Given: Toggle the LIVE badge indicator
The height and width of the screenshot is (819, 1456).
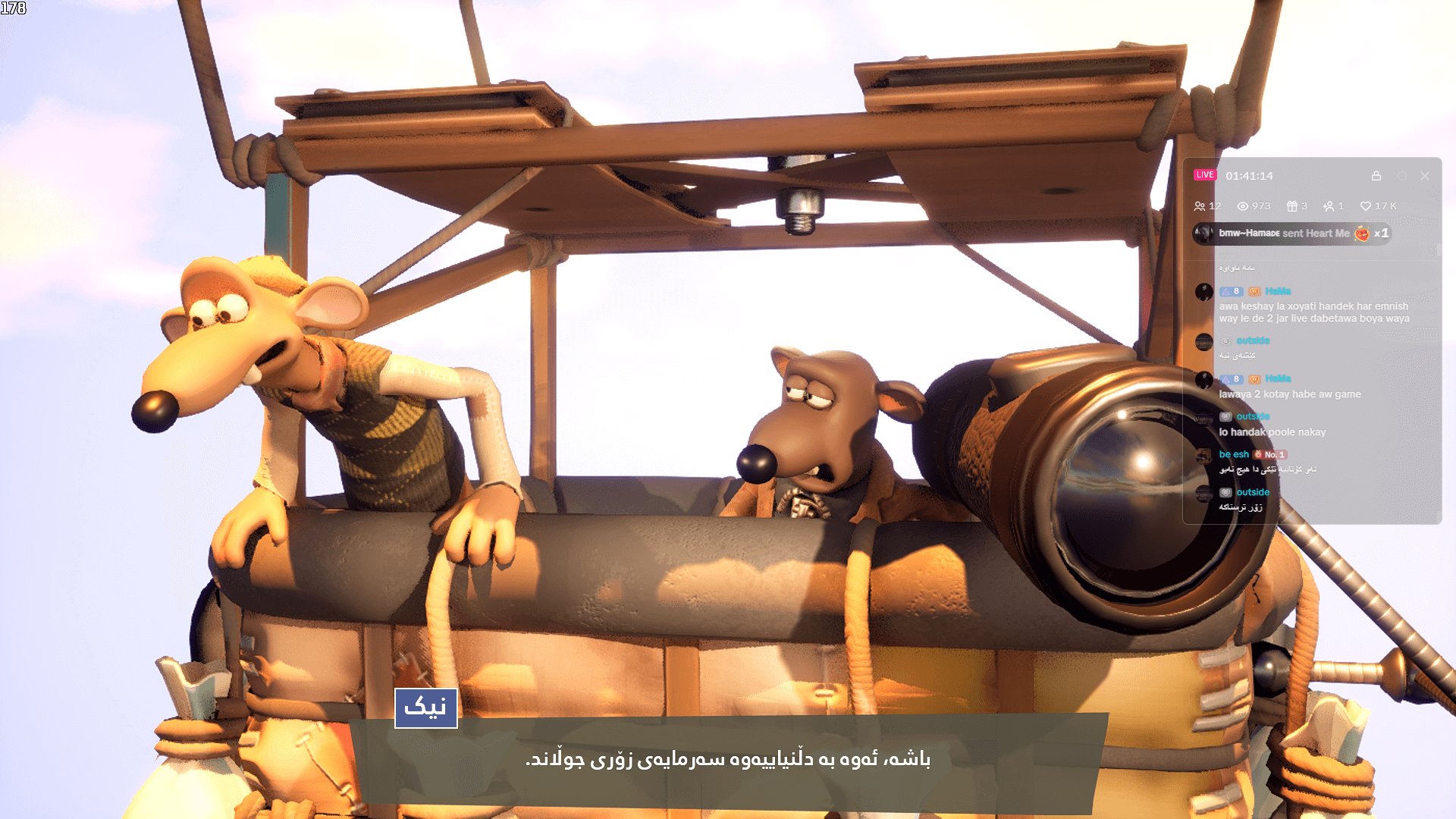Looking at the screenshot, I should pyautogui.click(x=1205, y=174).
